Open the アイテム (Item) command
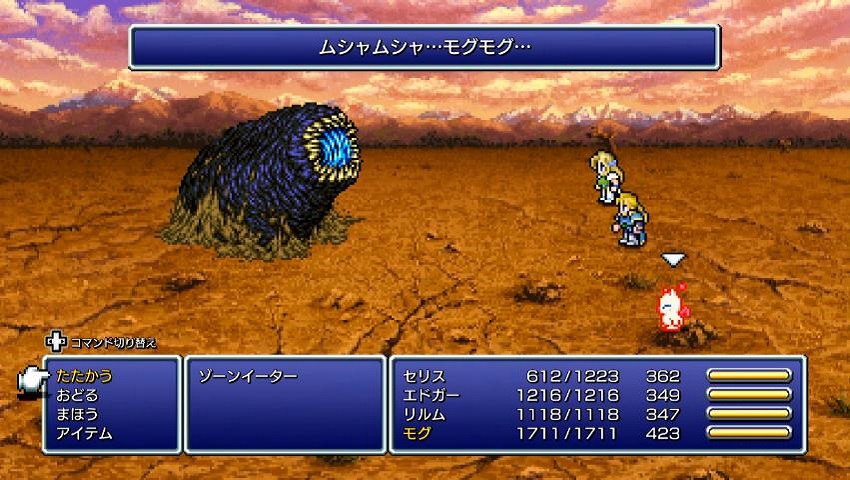The image size is (850, 480). click(84, 433)
